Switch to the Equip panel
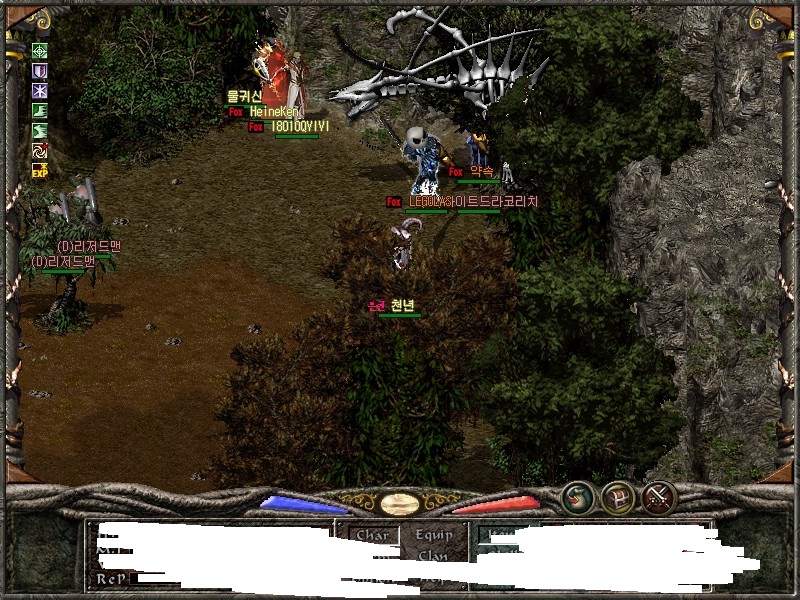The height and width of the screenshot is (600, 800). pyautogui.click(x=433, y=535)
